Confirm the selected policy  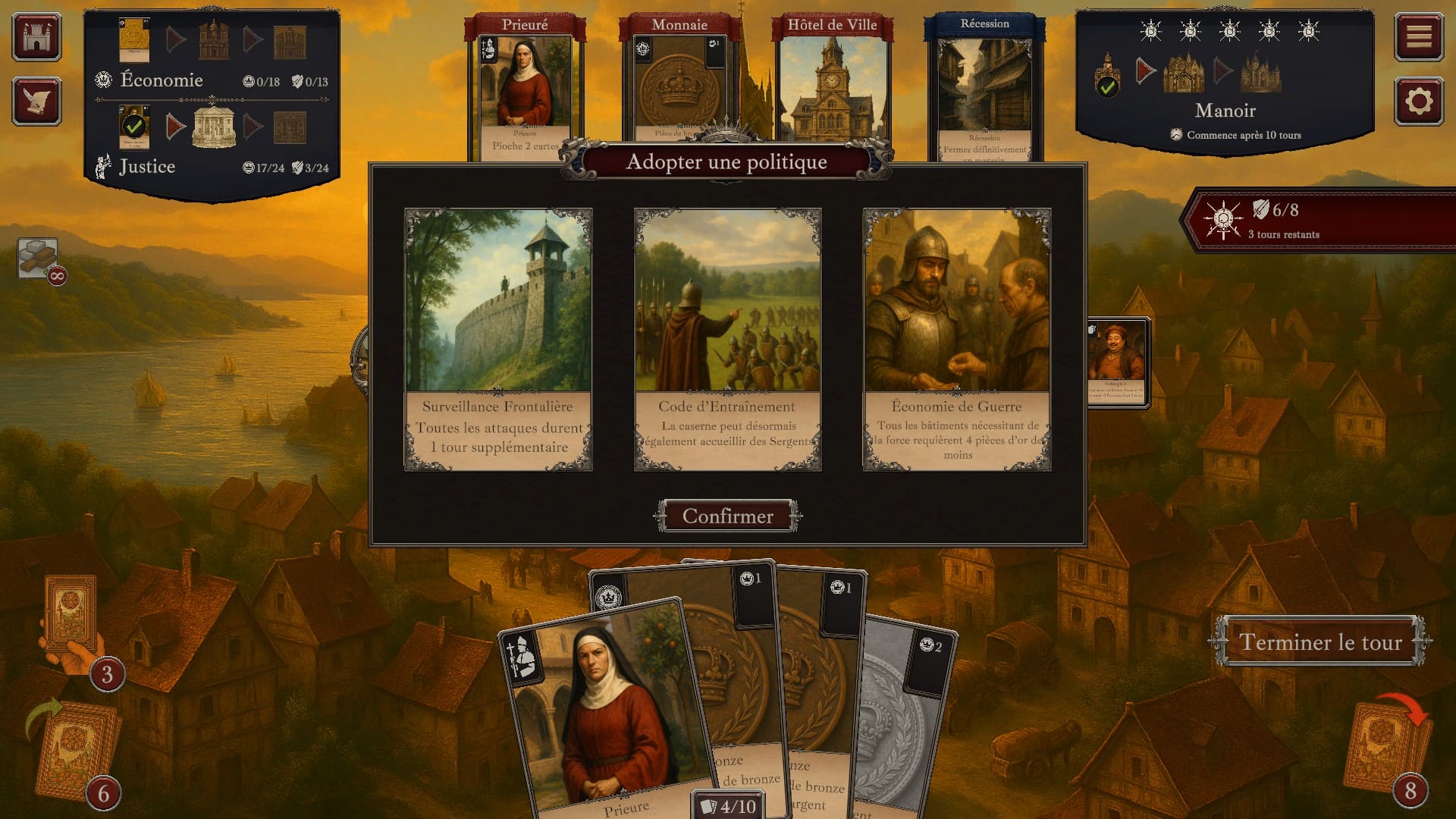727,516
